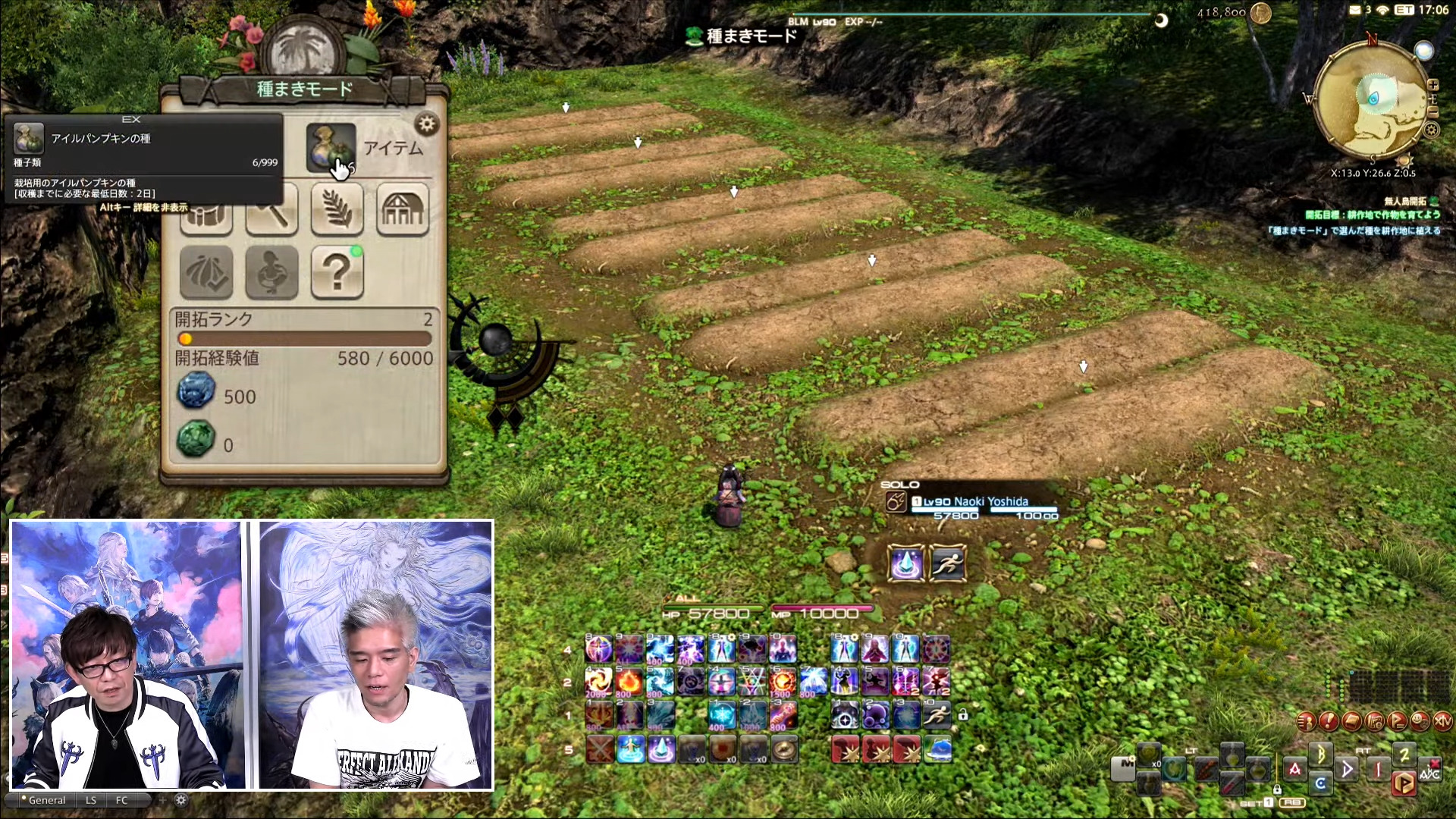Open the question mark help button
This screenshot has height=819, width=1456.
coord(337,271)
